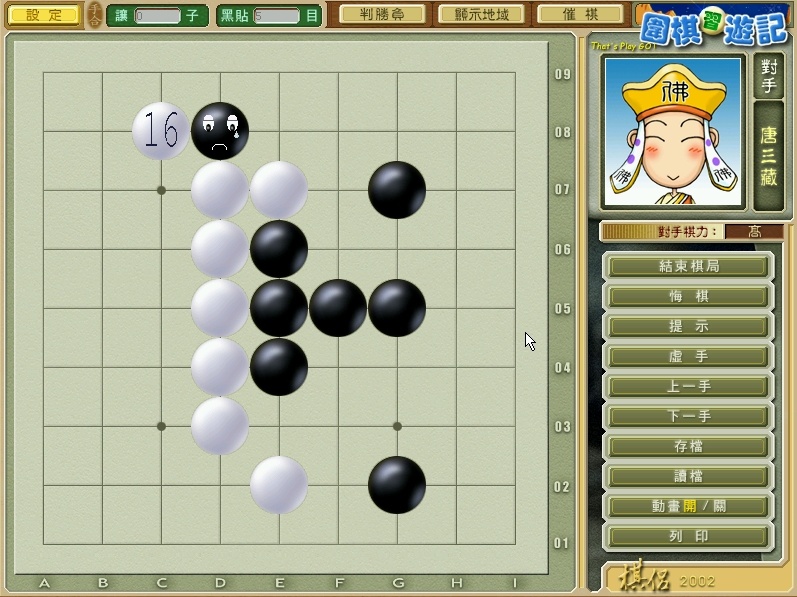Select the handicap 讓子 field
The height and width of the screenshot is (597, 797).
tap(158, 16)
